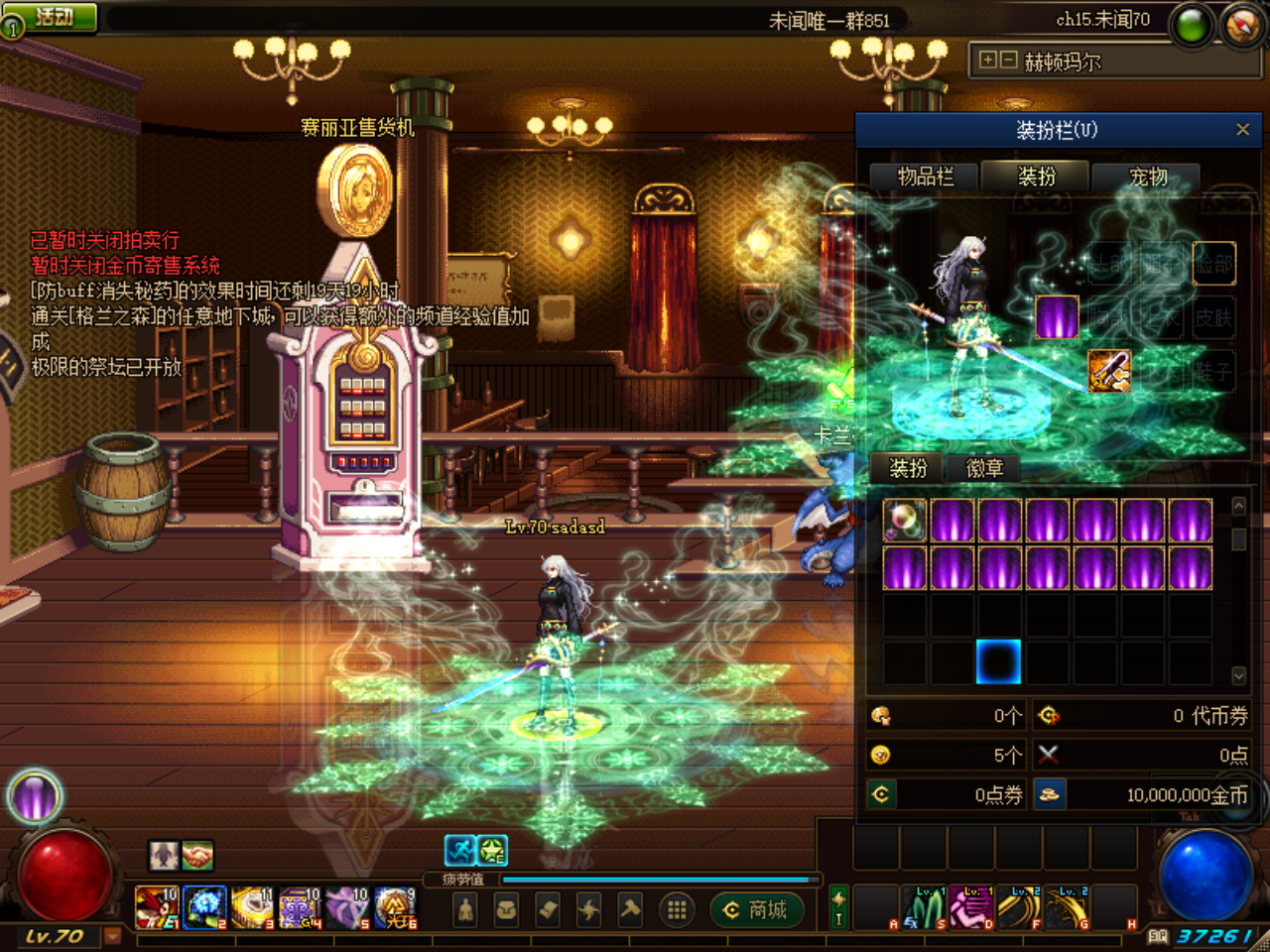Open the 商城 (shop) from the bottom bar
Image resolution: width=1270 pixels, height=952 pixels.
[x=757, y=910]
